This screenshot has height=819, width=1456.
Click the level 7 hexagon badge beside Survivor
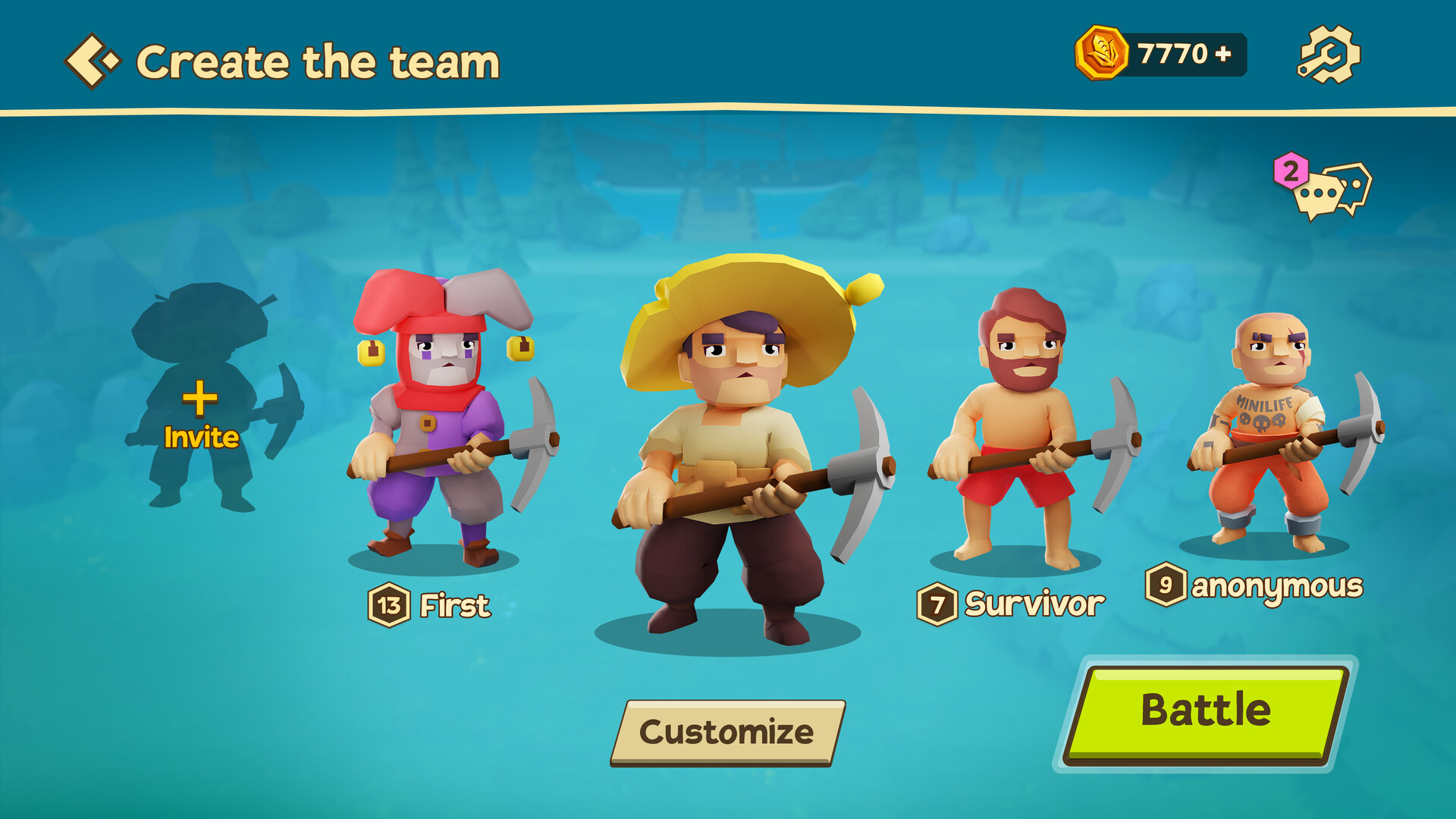tap(937, 604)
